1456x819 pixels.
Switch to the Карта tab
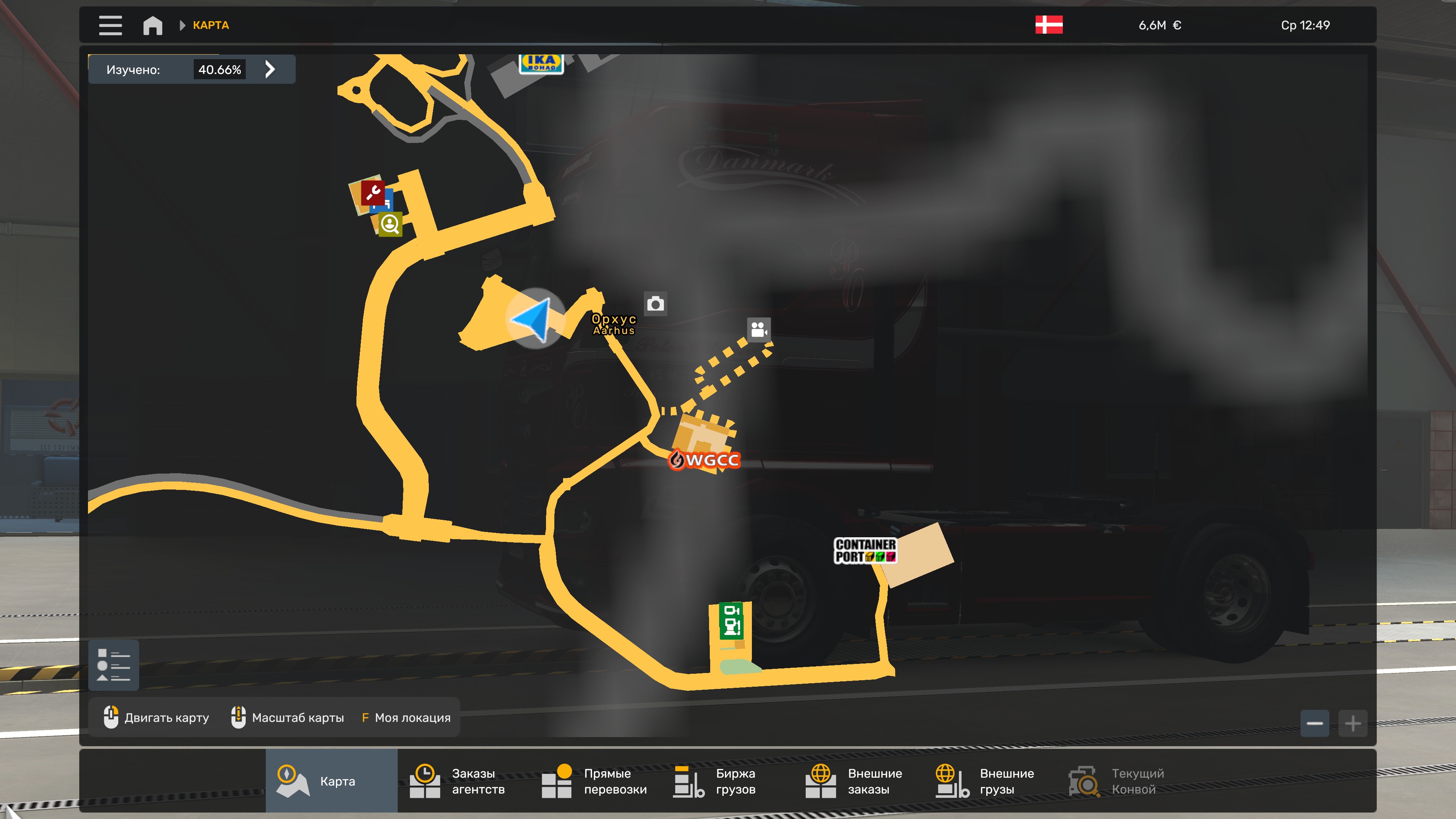coord(332,781)
